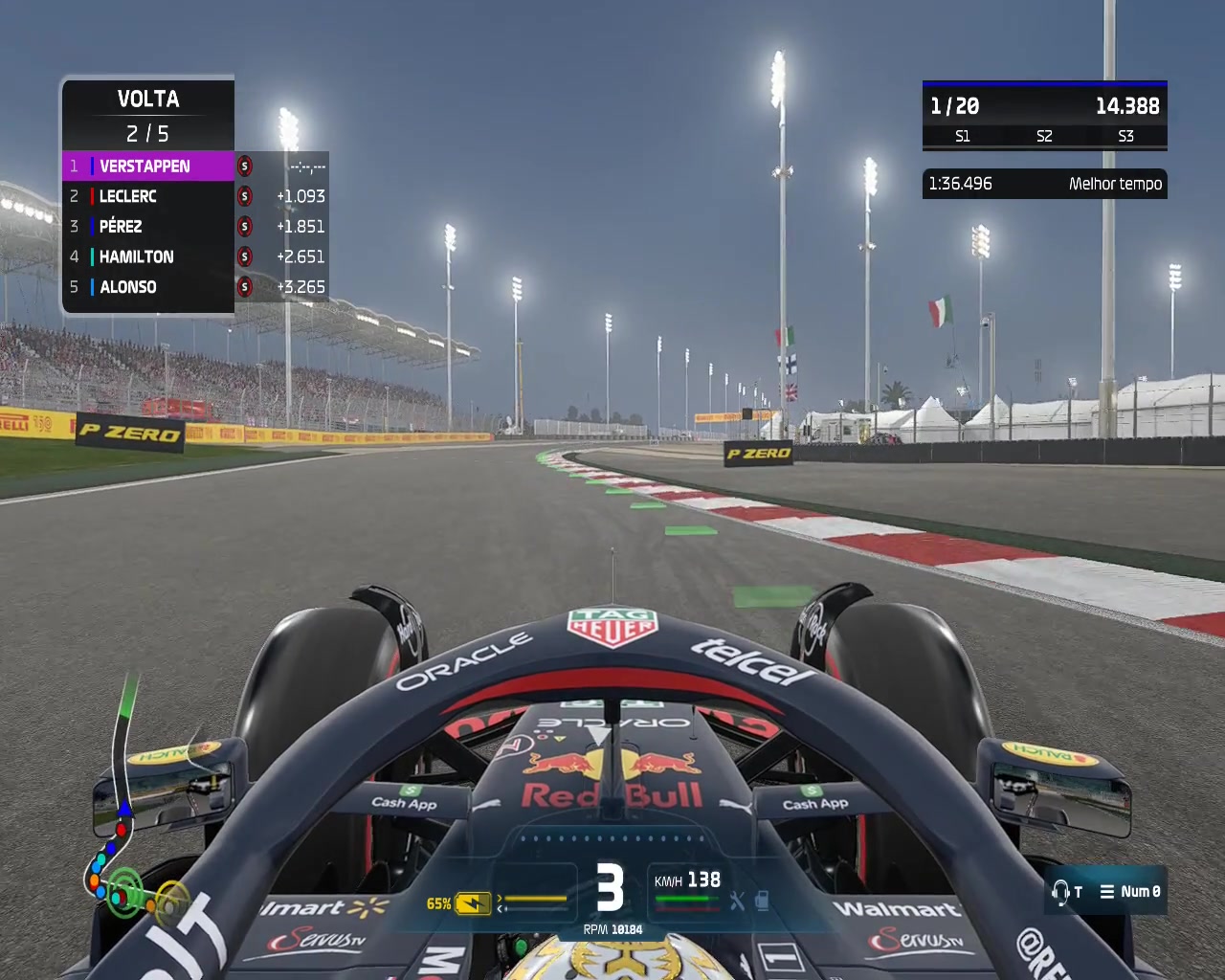
Task: Select VERSTAPPEN in the position board
Action: click(144, 166)
